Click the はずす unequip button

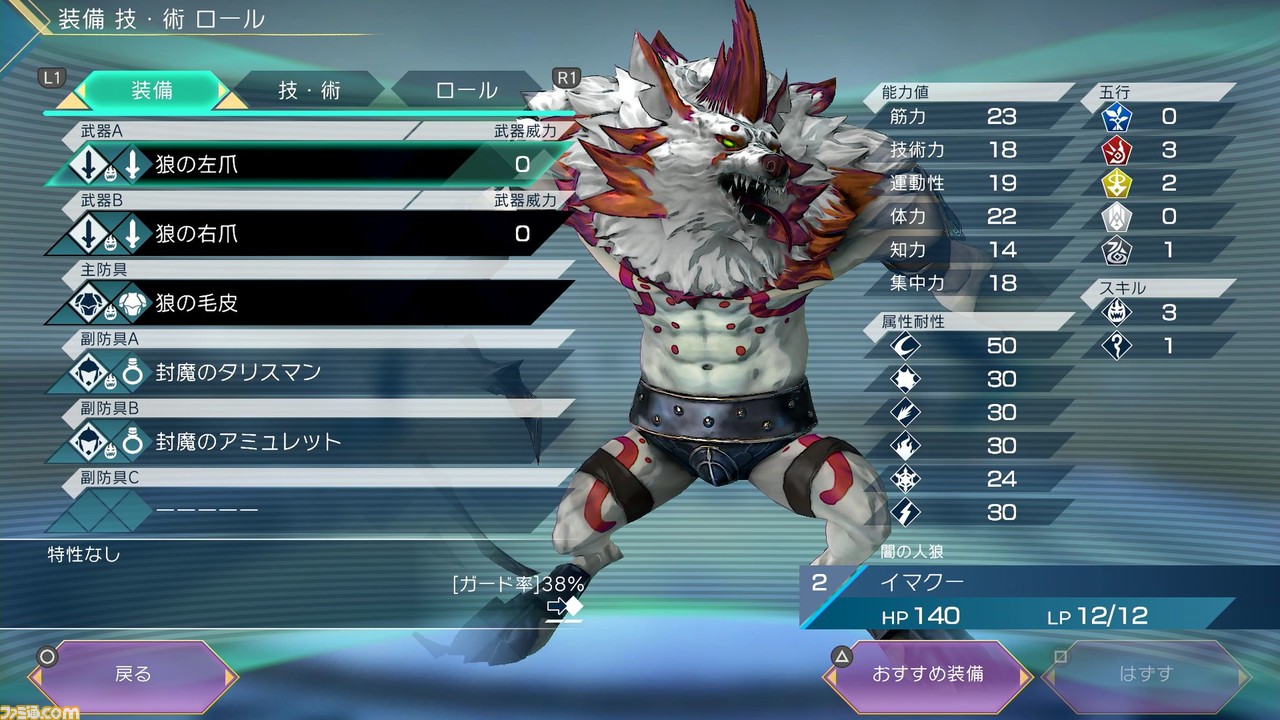[1146, 674]
